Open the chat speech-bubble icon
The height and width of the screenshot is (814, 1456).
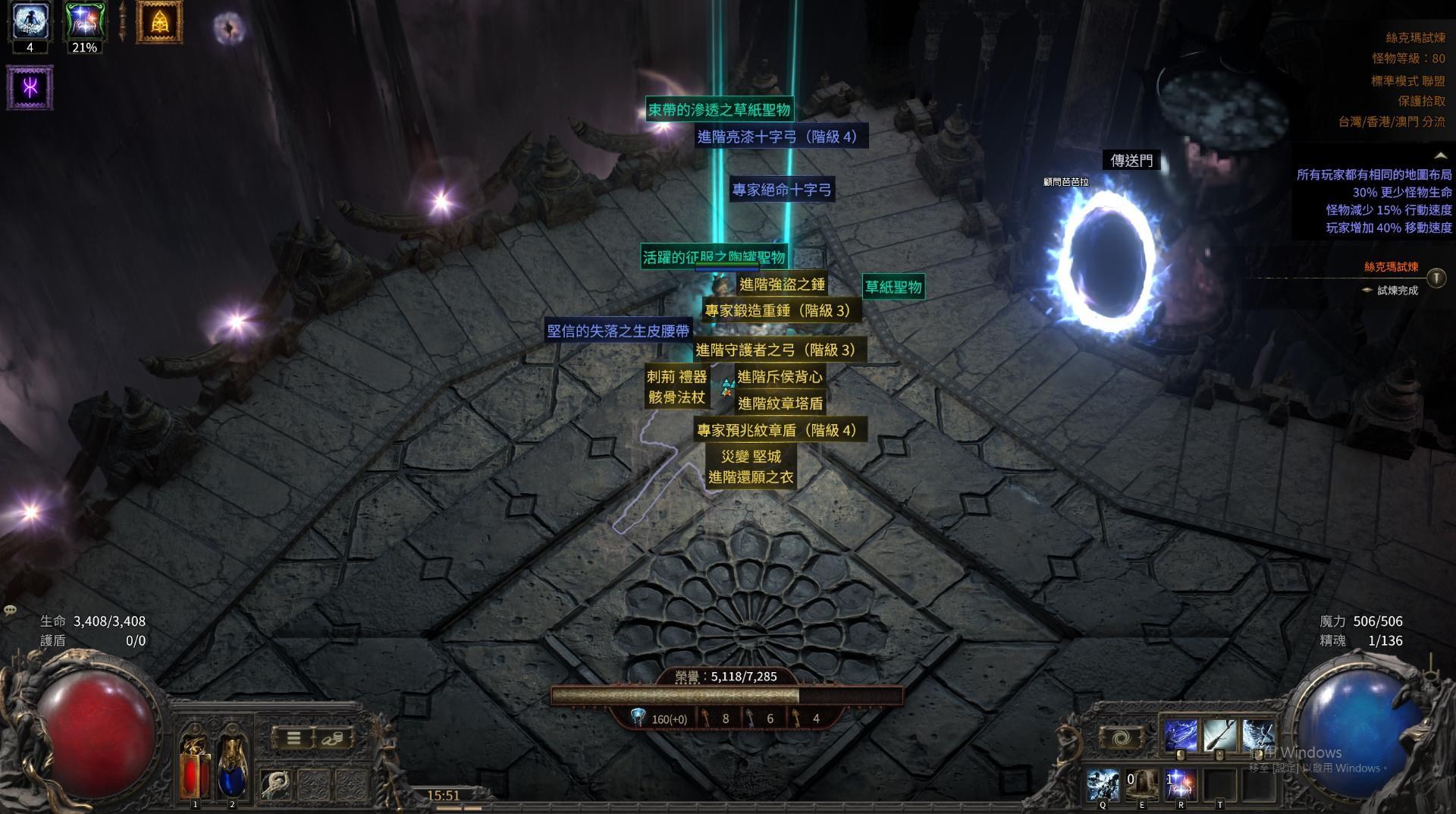(11, 610)
